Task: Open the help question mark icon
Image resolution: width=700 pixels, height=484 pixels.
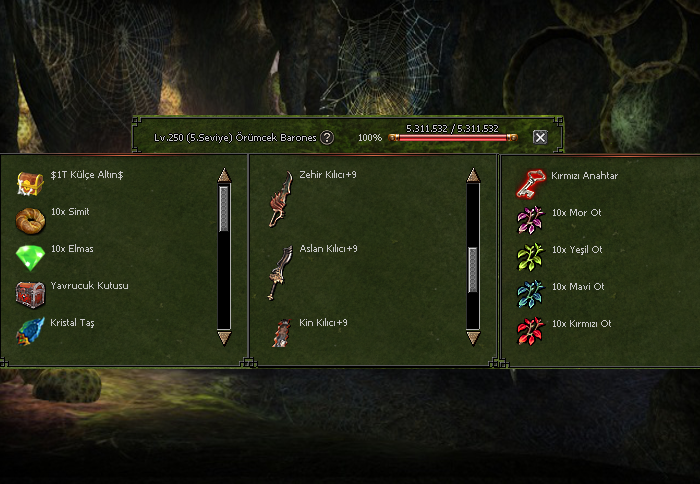Action: point(327,137)
